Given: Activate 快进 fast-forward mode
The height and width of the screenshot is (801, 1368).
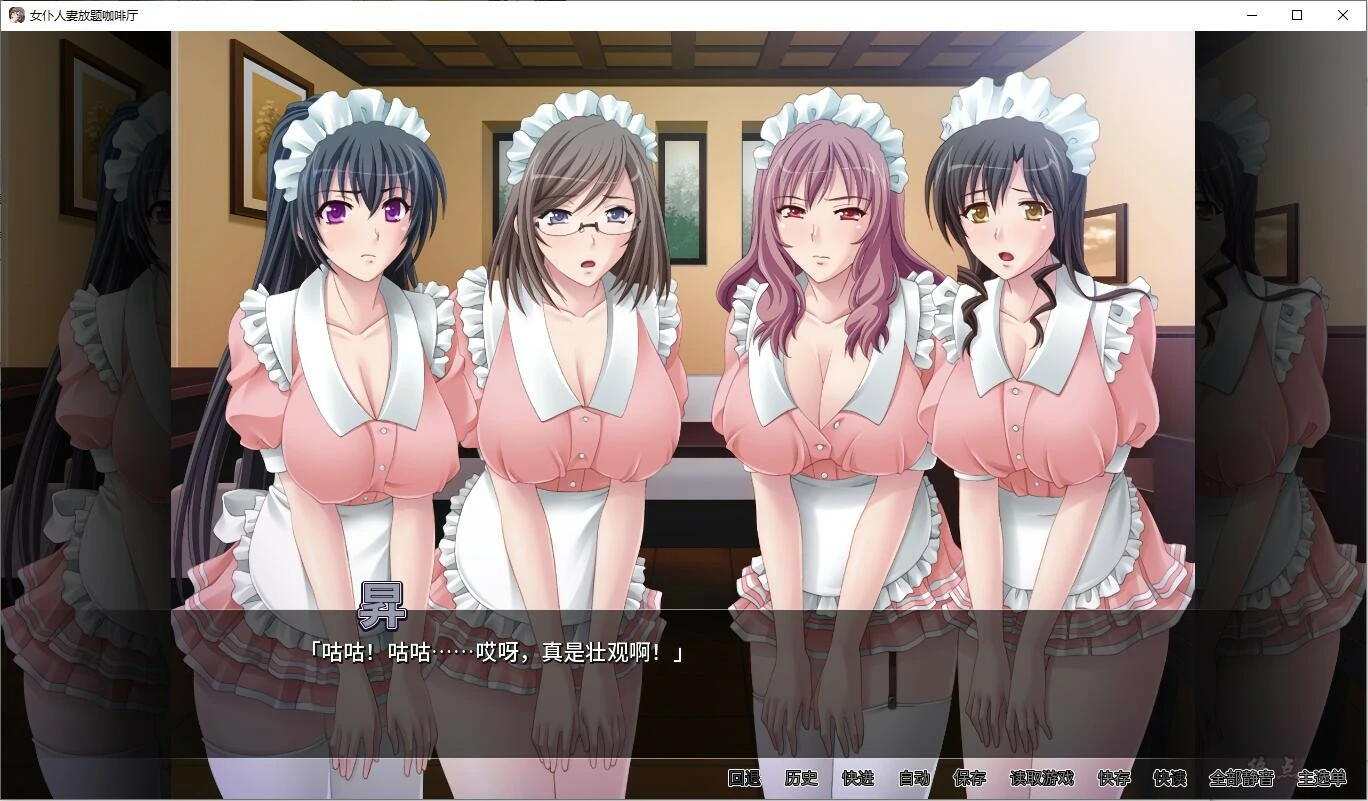Looking at the screenshot, I should click(x=858, y=776).
